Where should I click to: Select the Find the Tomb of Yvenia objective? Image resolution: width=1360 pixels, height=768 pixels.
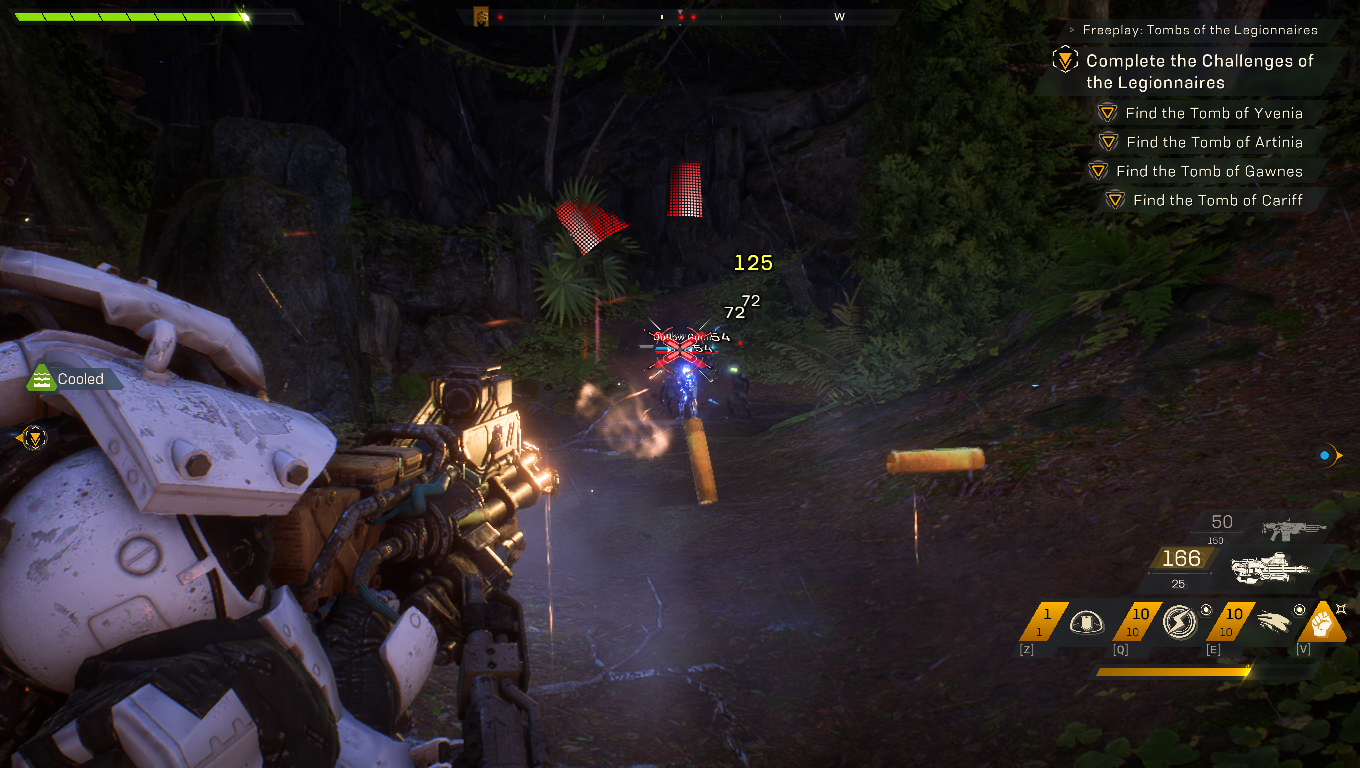1213,113
